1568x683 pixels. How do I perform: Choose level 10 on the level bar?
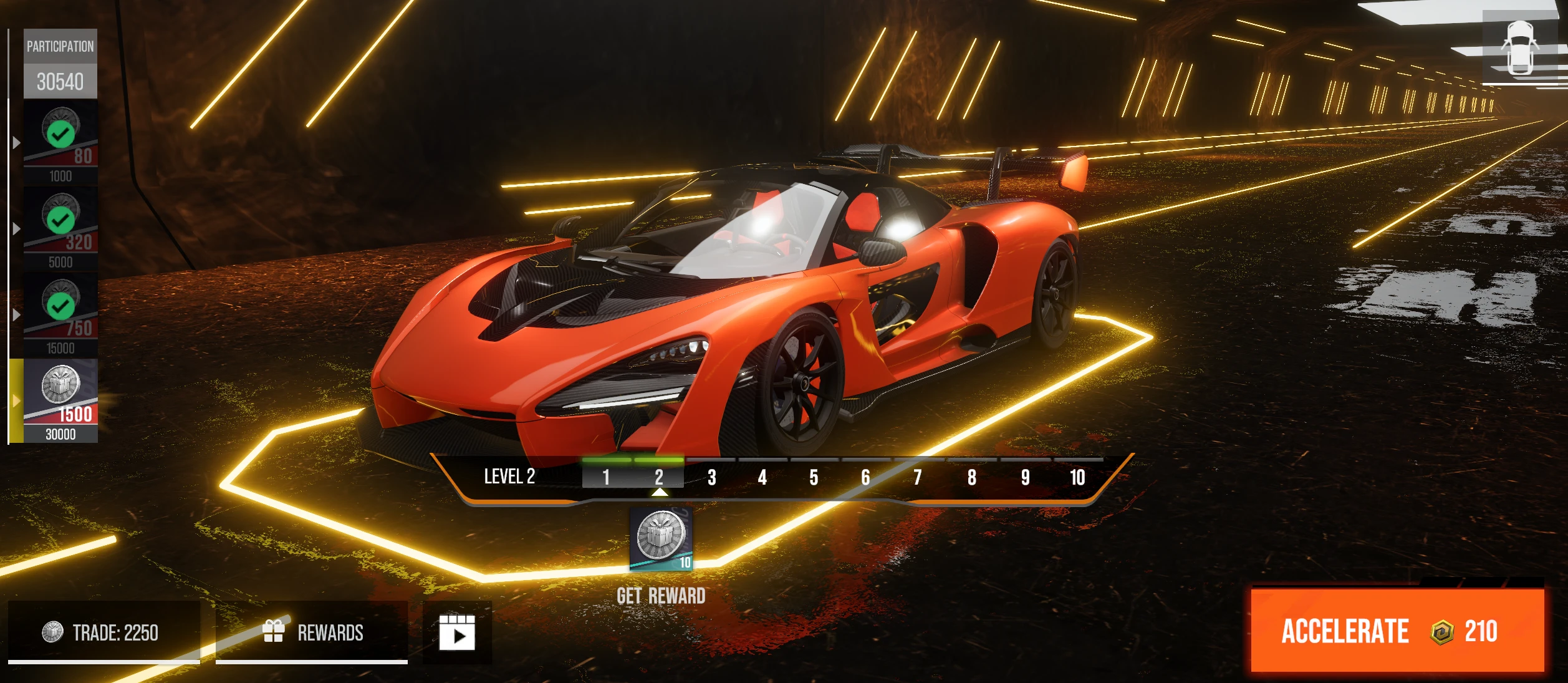click(1077, 477)
